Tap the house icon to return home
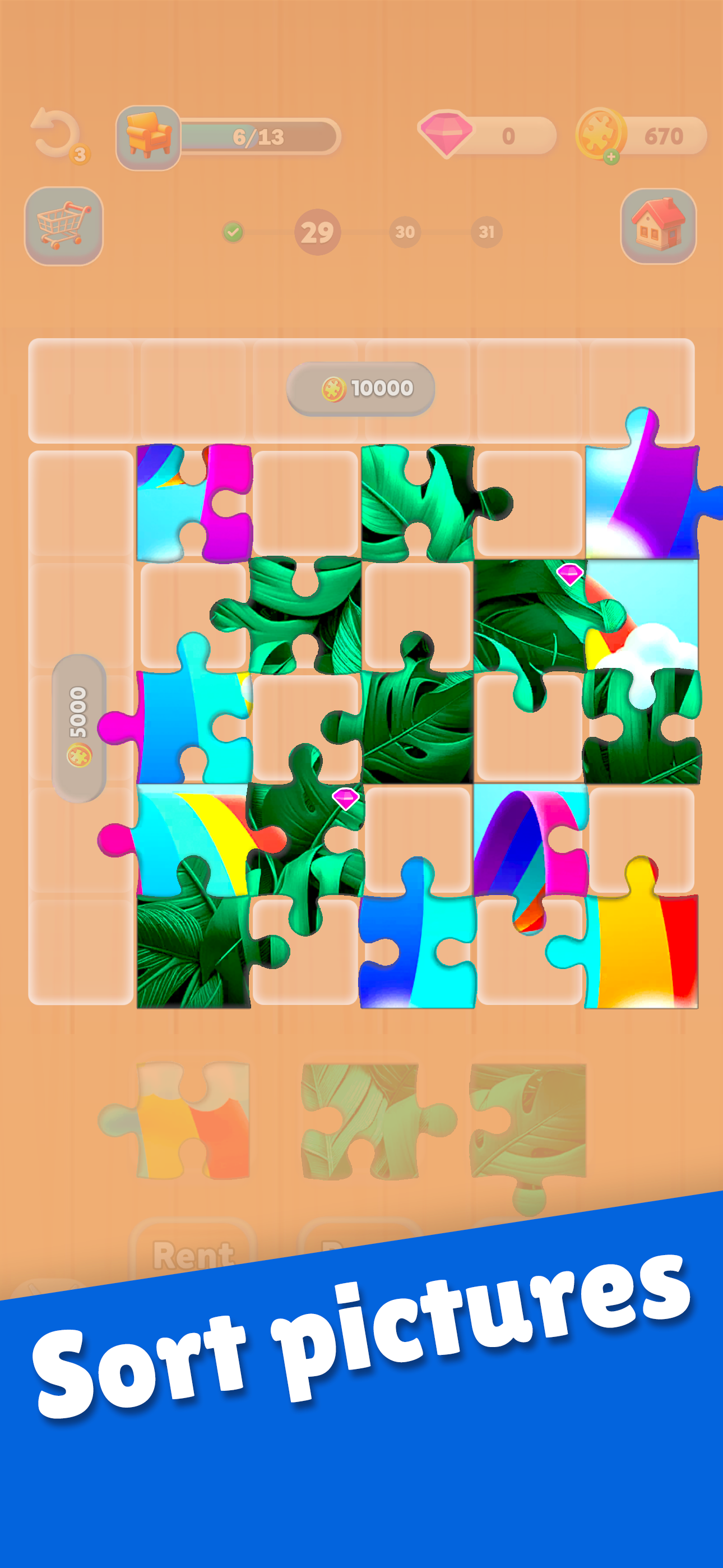This screenshot has width=723, height=1568. click(656, 227)
